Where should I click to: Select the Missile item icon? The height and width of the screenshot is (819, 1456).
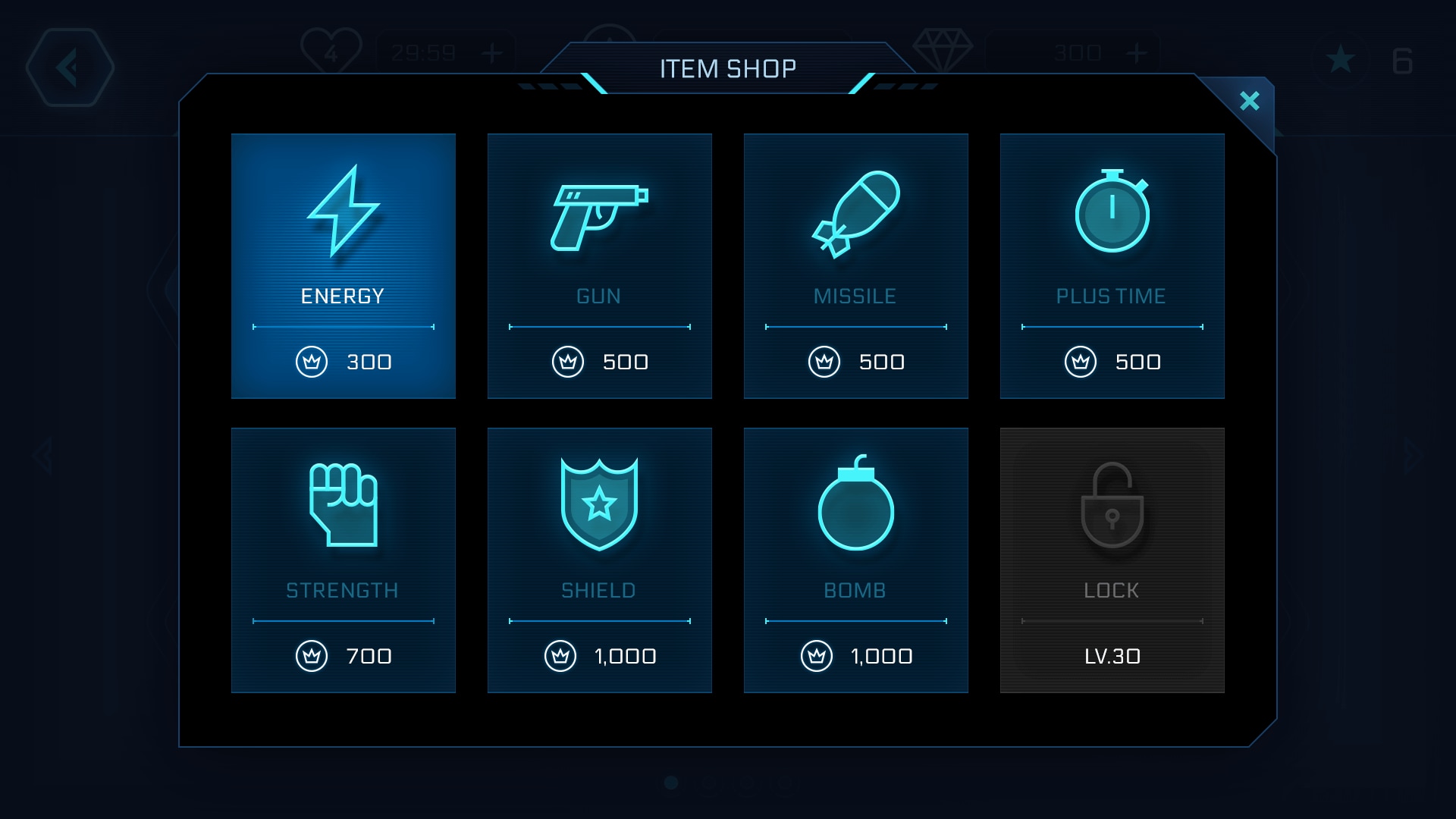[x=856, y=214]
